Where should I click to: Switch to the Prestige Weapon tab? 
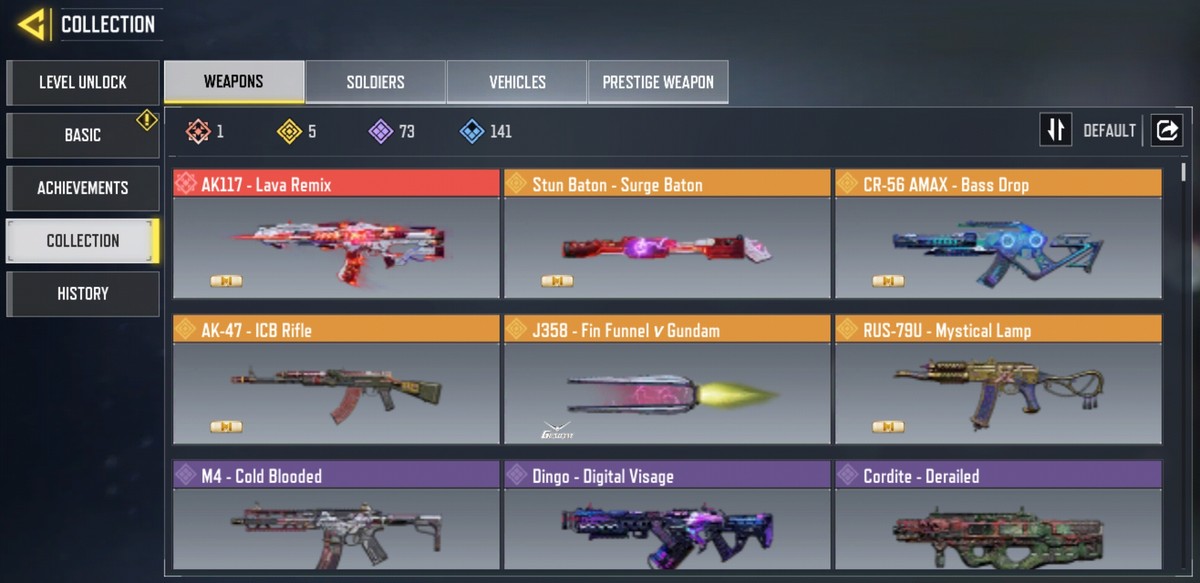pyautogui.click(x=658, y=82)
